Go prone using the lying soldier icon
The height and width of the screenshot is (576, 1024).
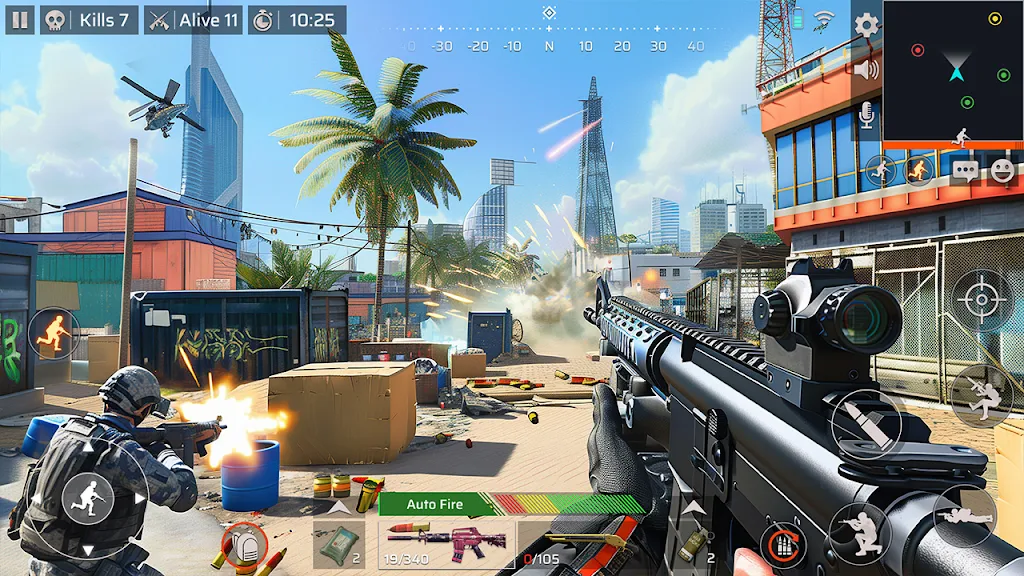pos(964,516)
